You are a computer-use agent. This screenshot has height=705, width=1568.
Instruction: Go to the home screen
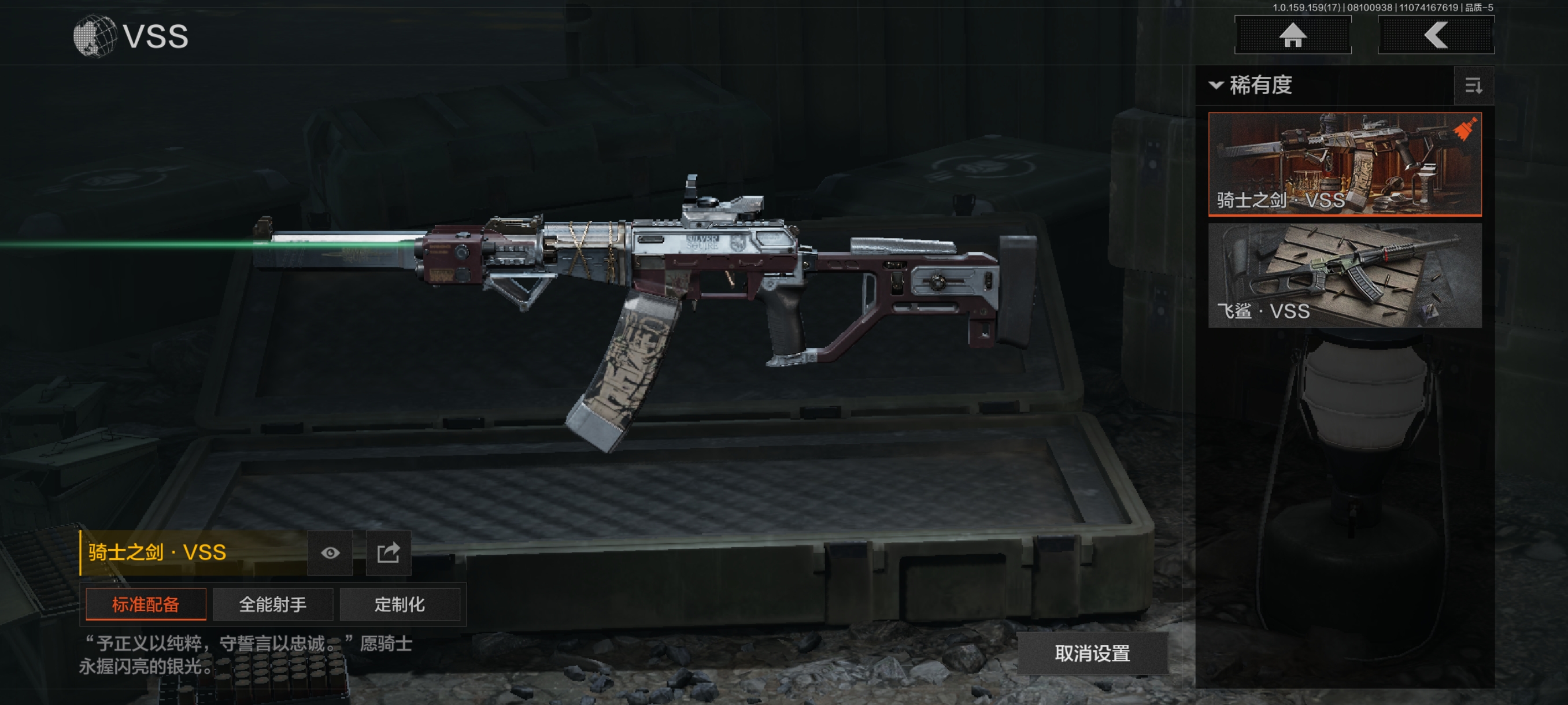pyautogui.click(x=1292, y=35)
